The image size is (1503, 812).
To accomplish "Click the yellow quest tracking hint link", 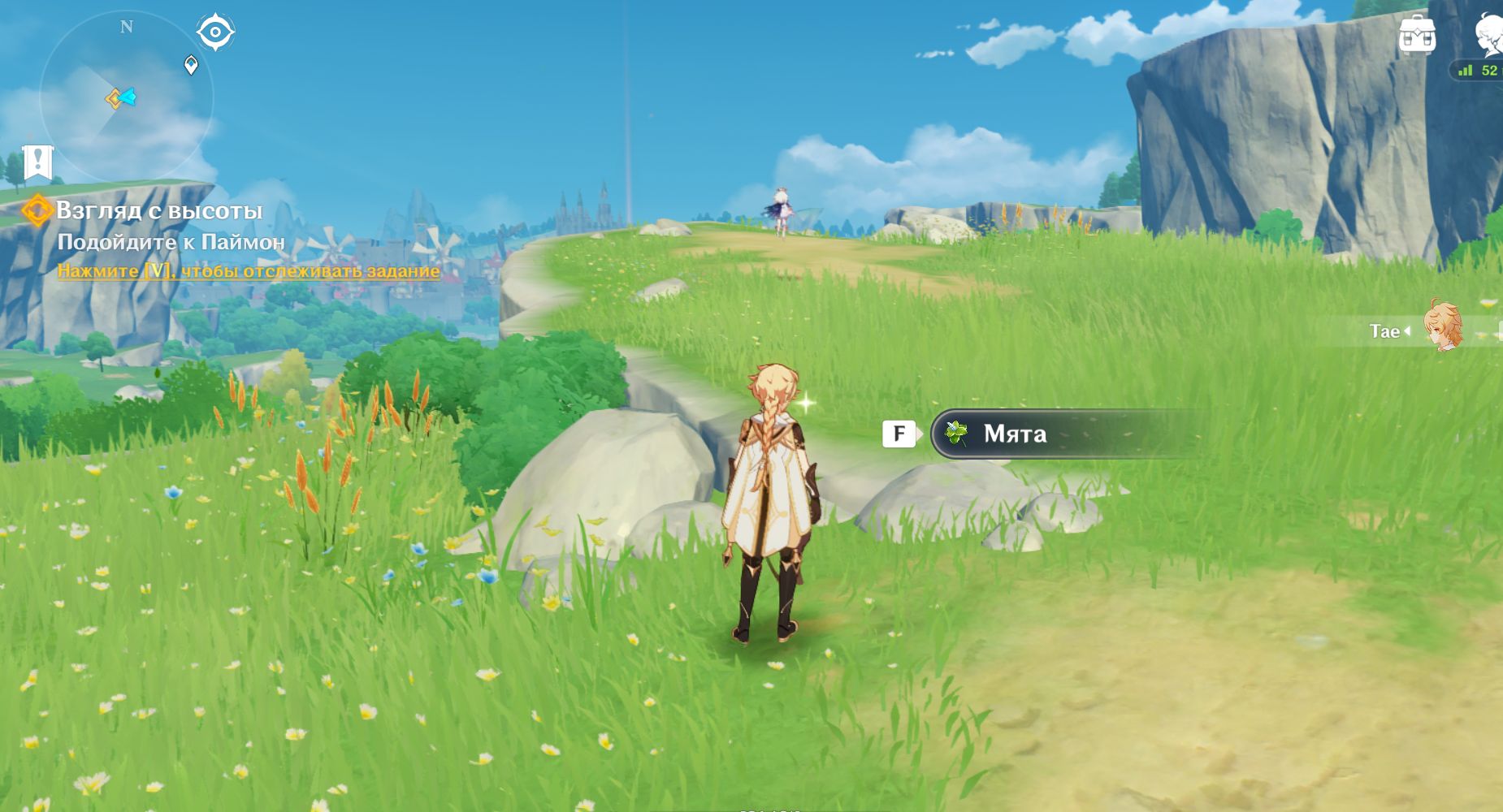I will point(249,271).
